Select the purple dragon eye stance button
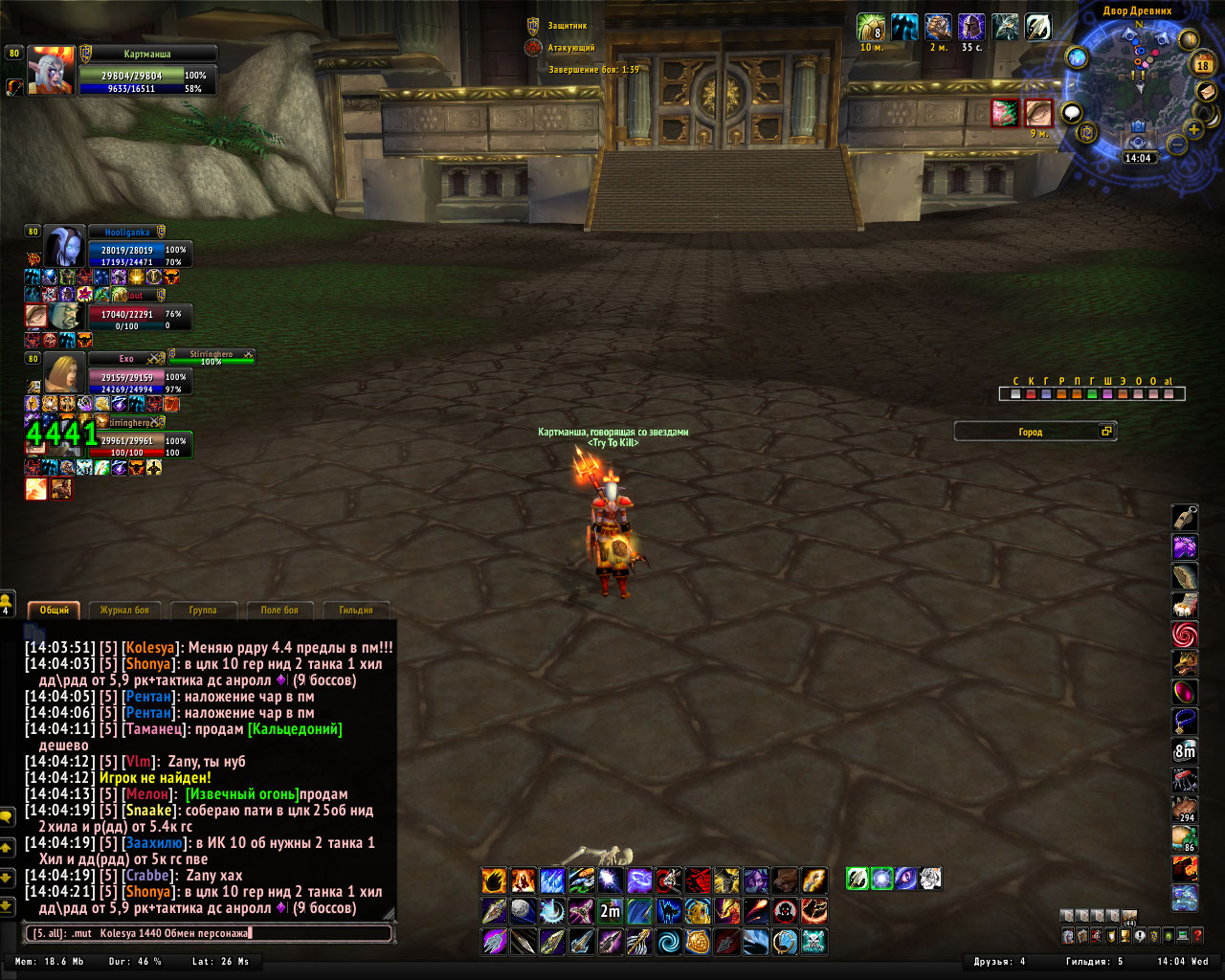Viewport: 1225px width, 980px height. coord(905,878)
